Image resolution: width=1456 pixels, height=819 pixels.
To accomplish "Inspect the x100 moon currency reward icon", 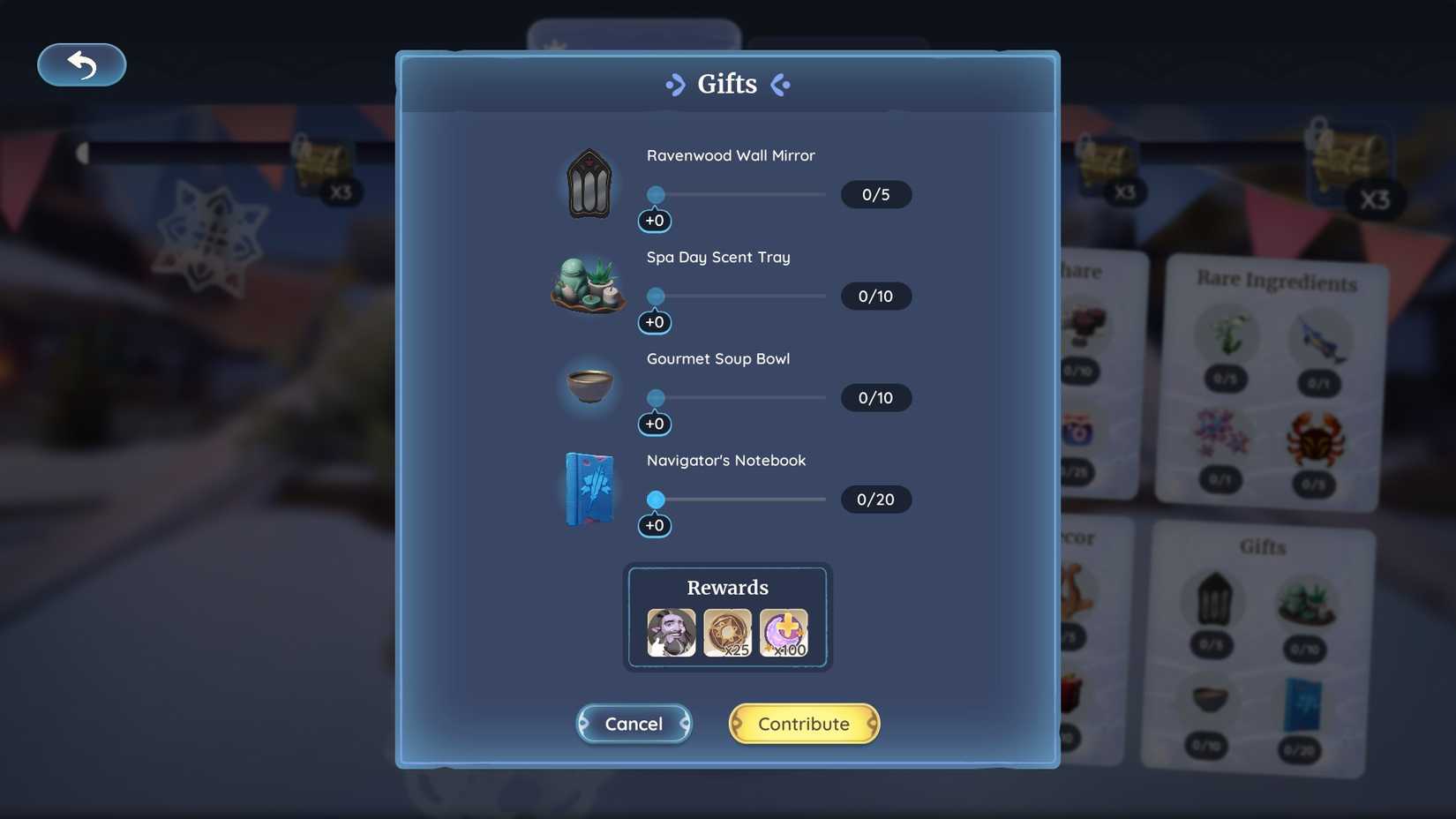I will [784, 632].
